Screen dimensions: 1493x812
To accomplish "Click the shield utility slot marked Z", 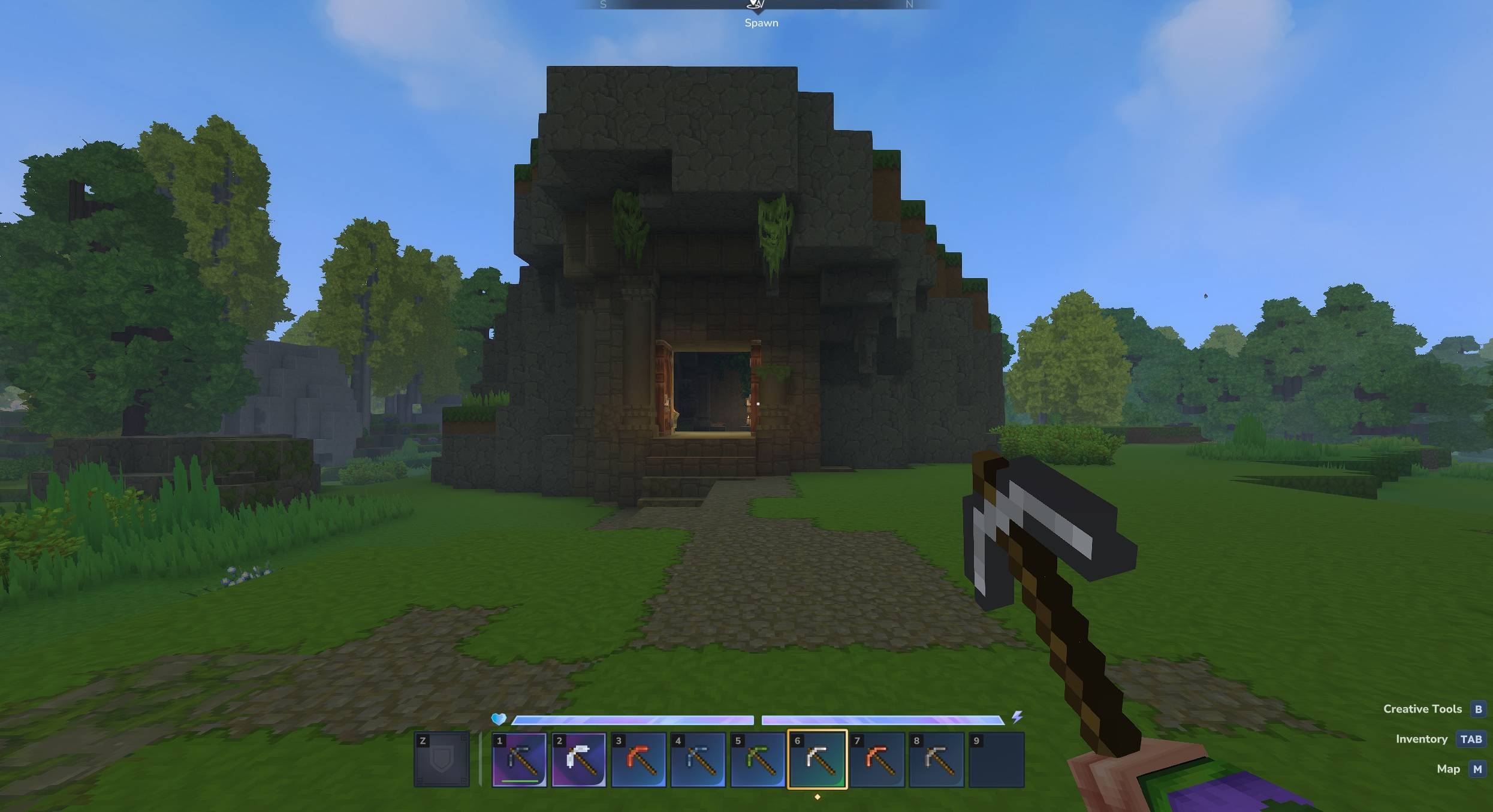I will pos(442,759).
